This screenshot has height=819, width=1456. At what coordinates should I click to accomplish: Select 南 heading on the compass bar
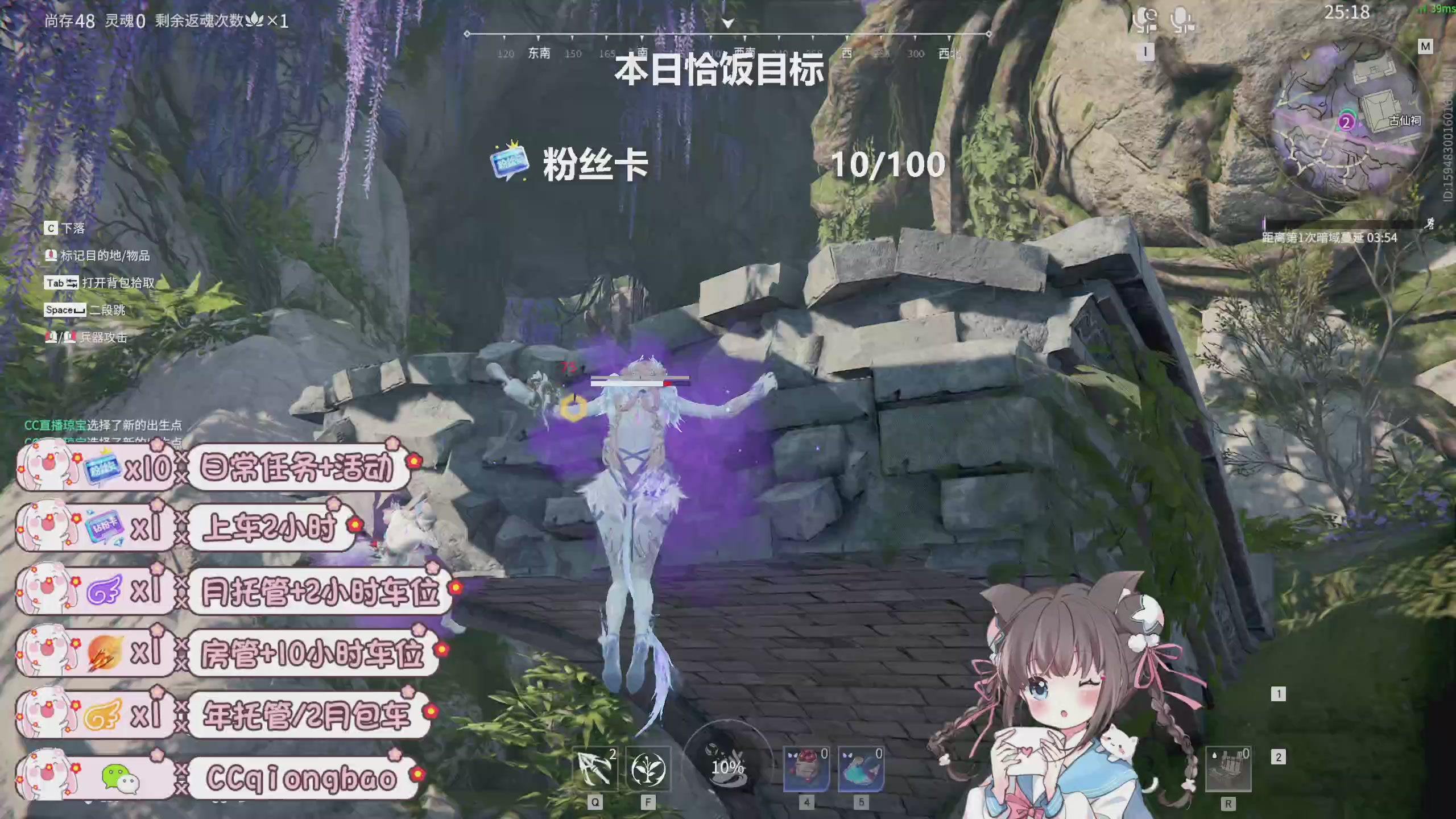tap(642, 52)
